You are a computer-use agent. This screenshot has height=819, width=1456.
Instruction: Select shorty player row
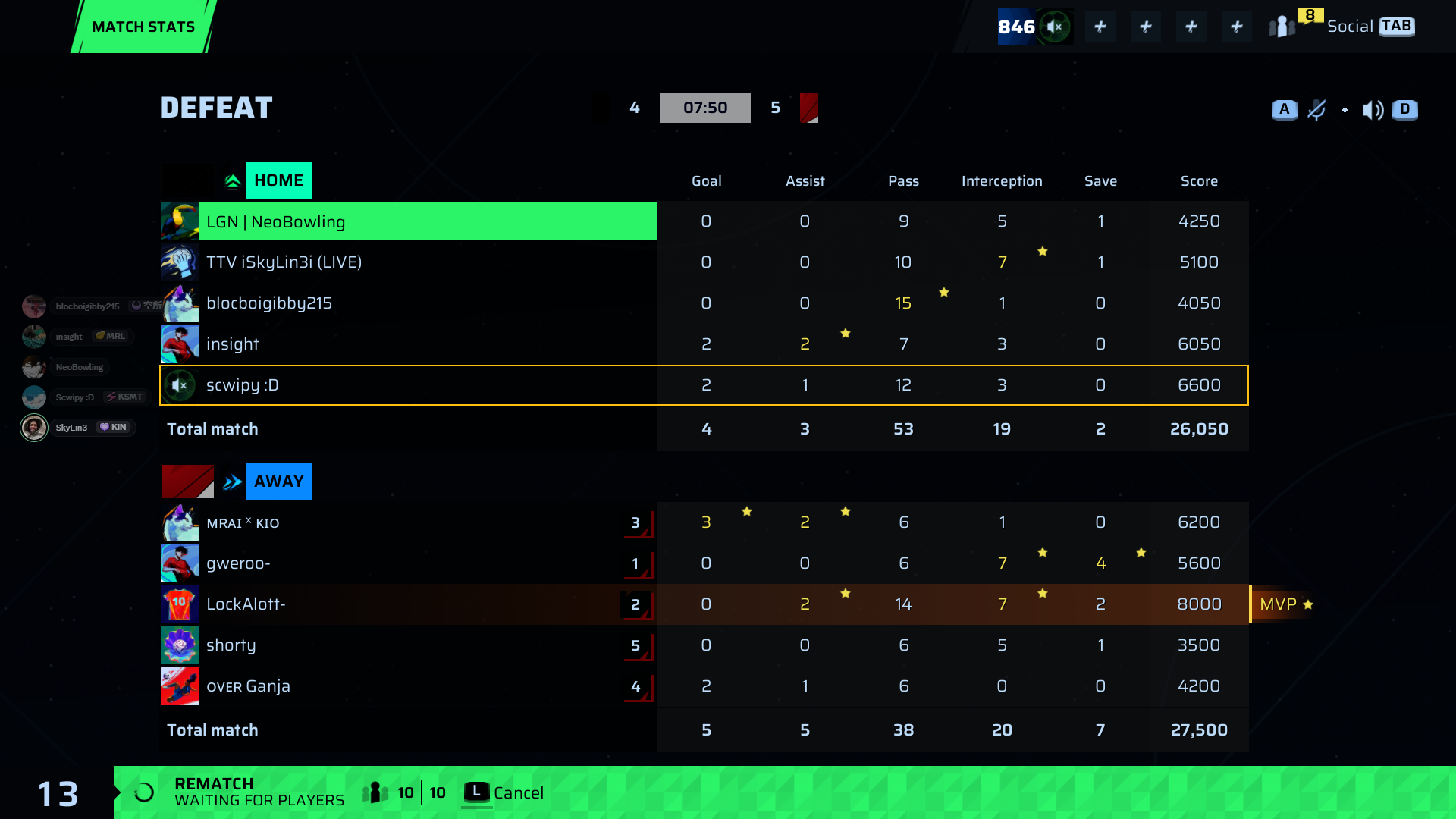[x=409, y=645]
